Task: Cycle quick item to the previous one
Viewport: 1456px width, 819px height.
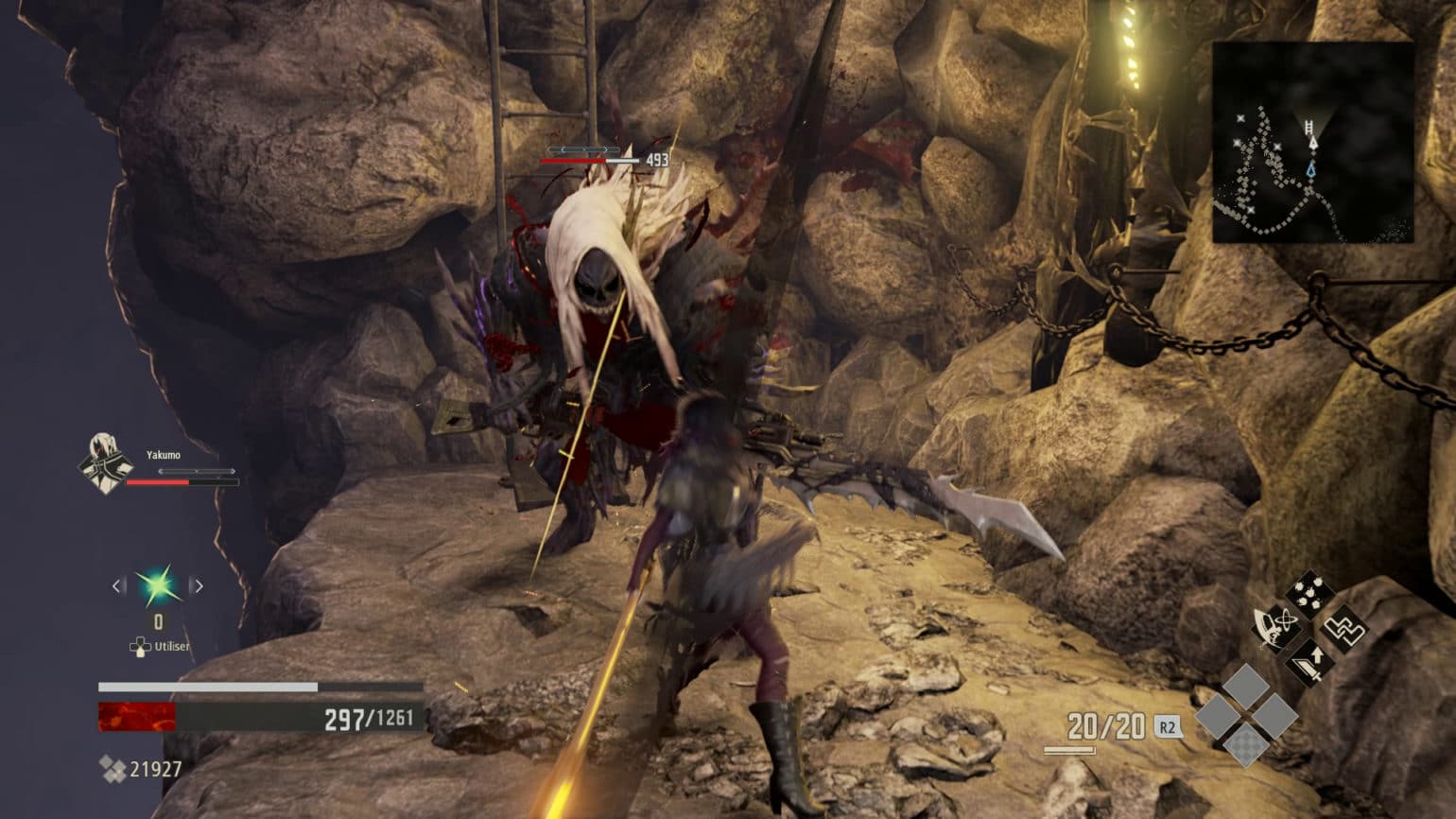Action: click(117, 586)
